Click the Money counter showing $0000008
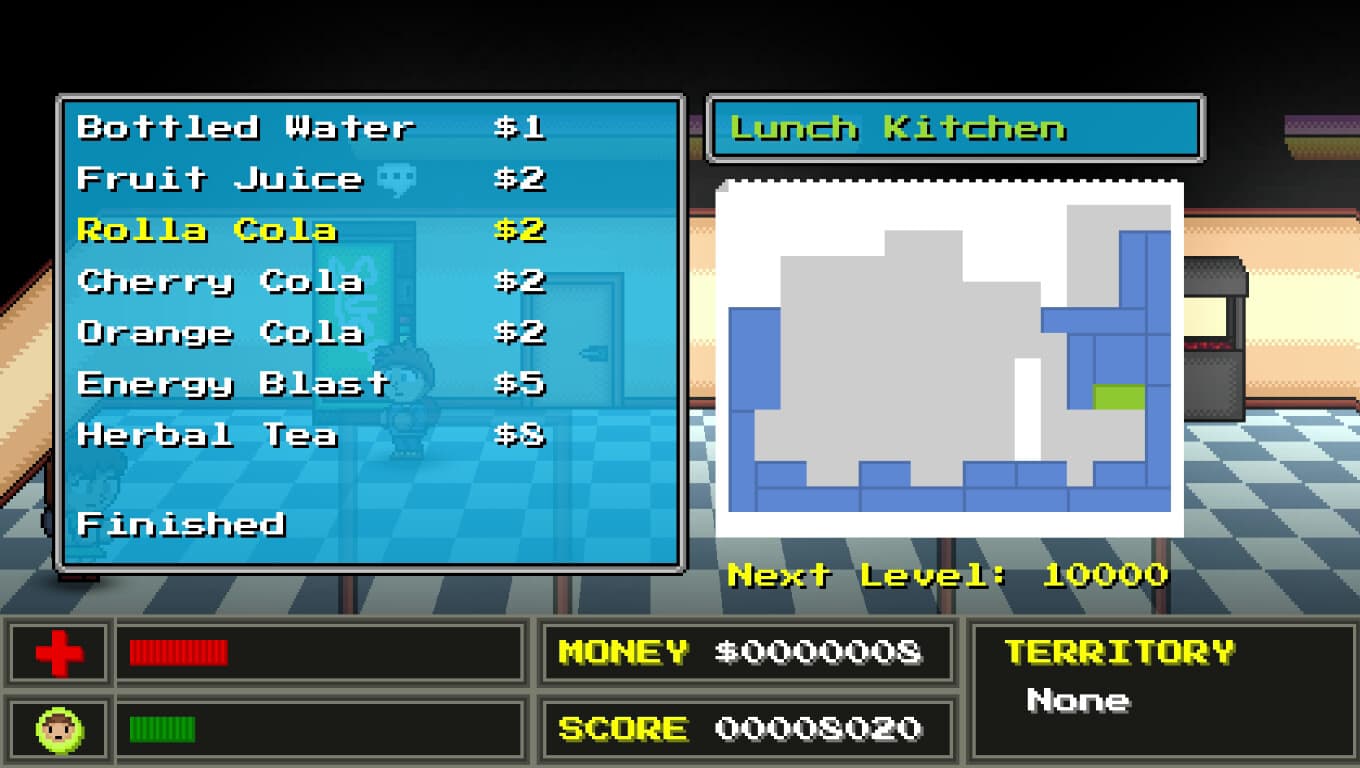 (745, 653)
